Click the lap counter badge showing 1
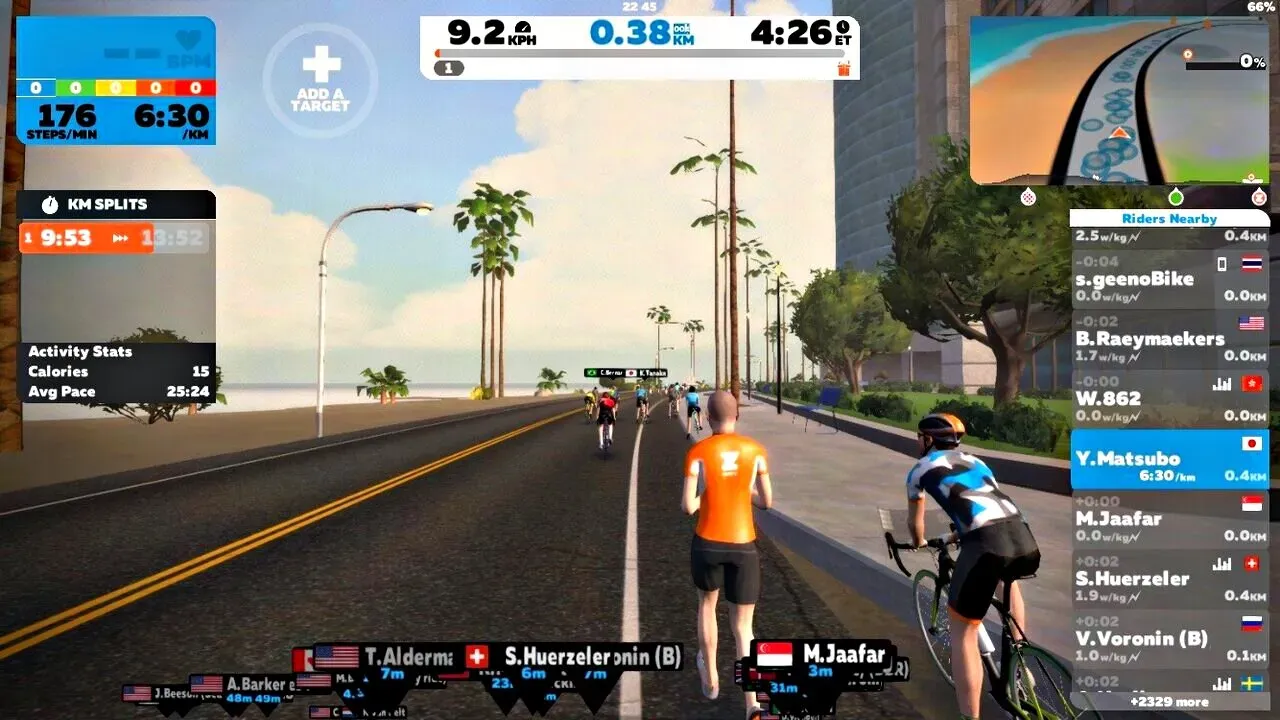The width and height of the screenshot is (1280, 720). point(448,68)
